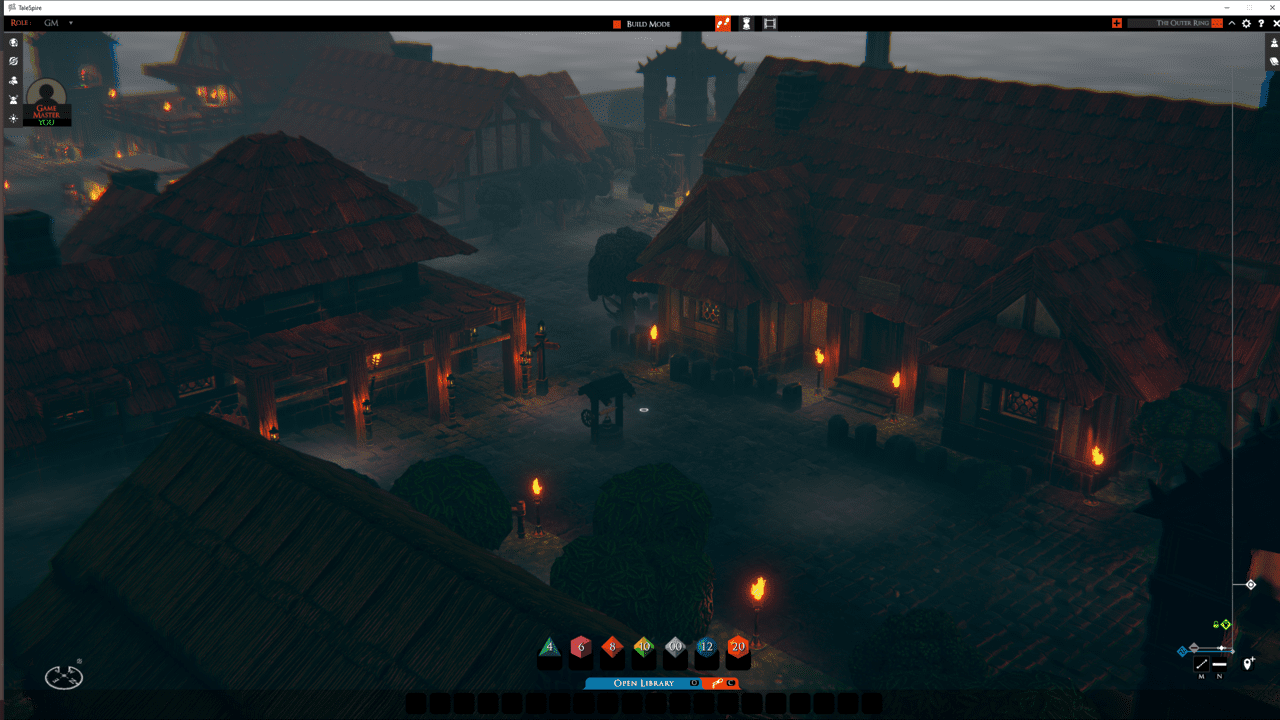The width and height of the screenshot is (1280, 720).
Task: Click The Outer Ring campaign name
Action: click(x=1183, y=22)
